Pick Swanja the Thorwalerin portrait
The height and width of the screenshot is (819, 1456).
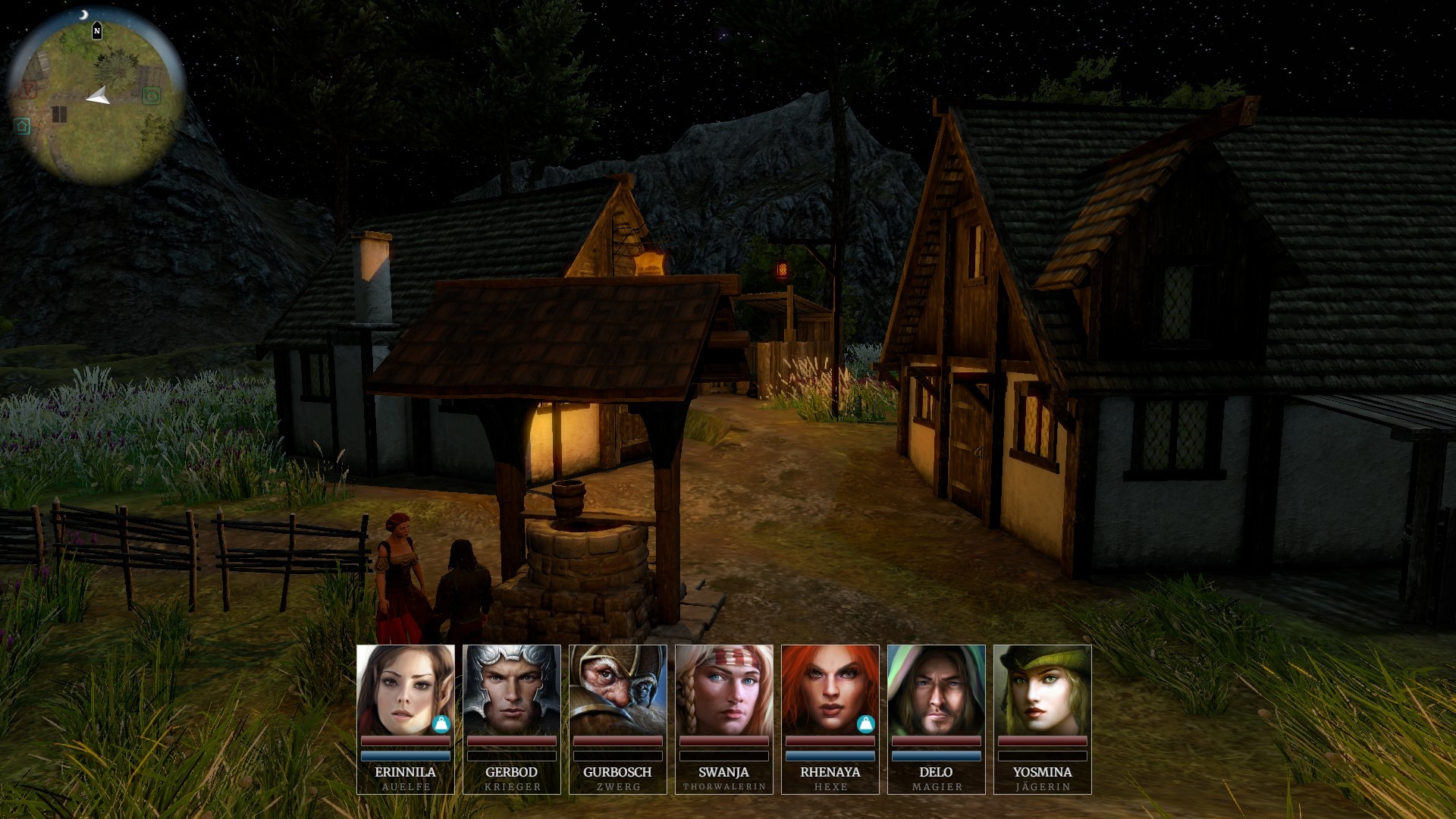pyautogui.click(x=723, y=690)
